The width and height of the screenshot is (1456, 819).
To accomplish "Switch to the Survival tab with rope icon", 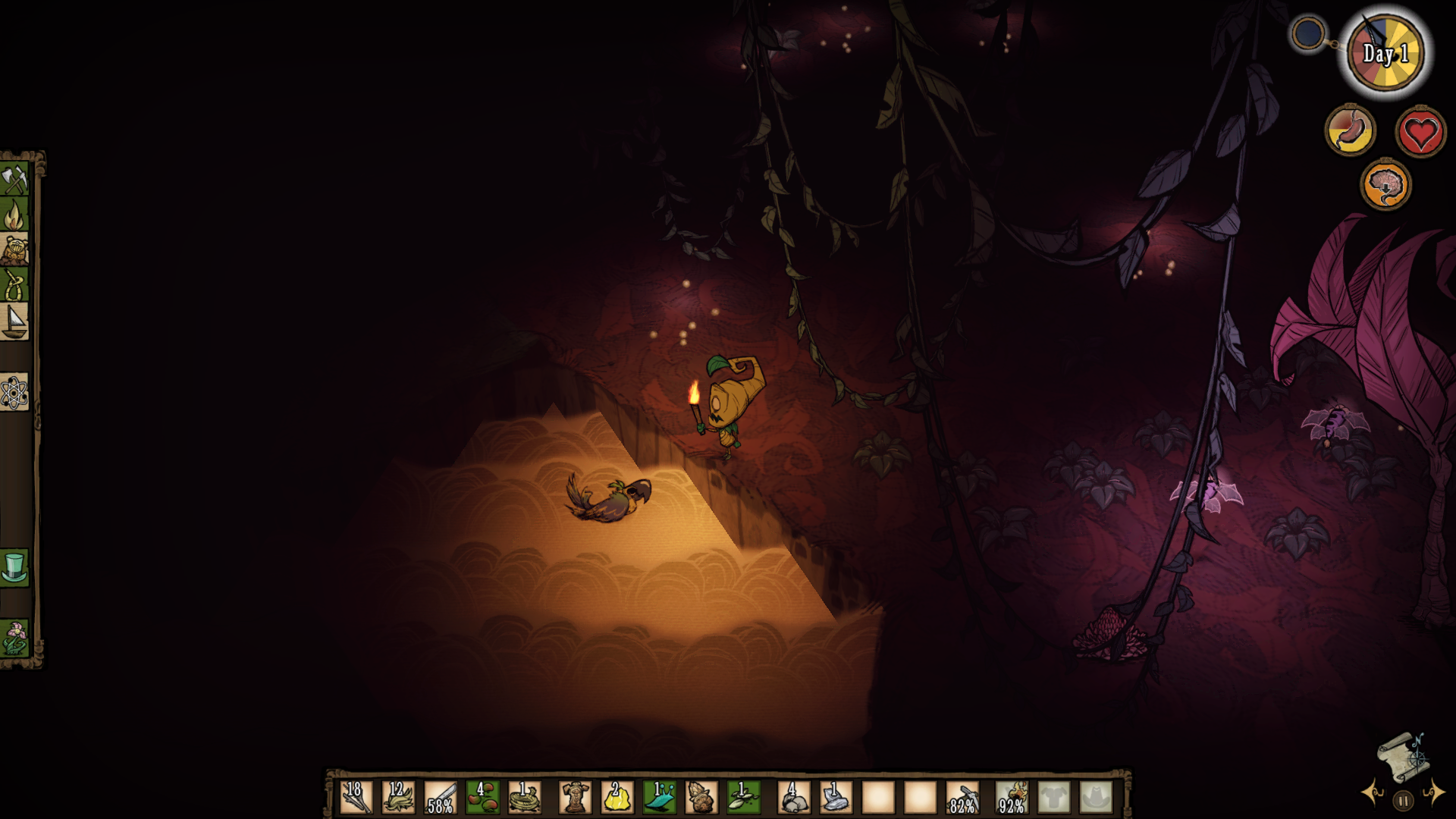I will pos(14,285).
